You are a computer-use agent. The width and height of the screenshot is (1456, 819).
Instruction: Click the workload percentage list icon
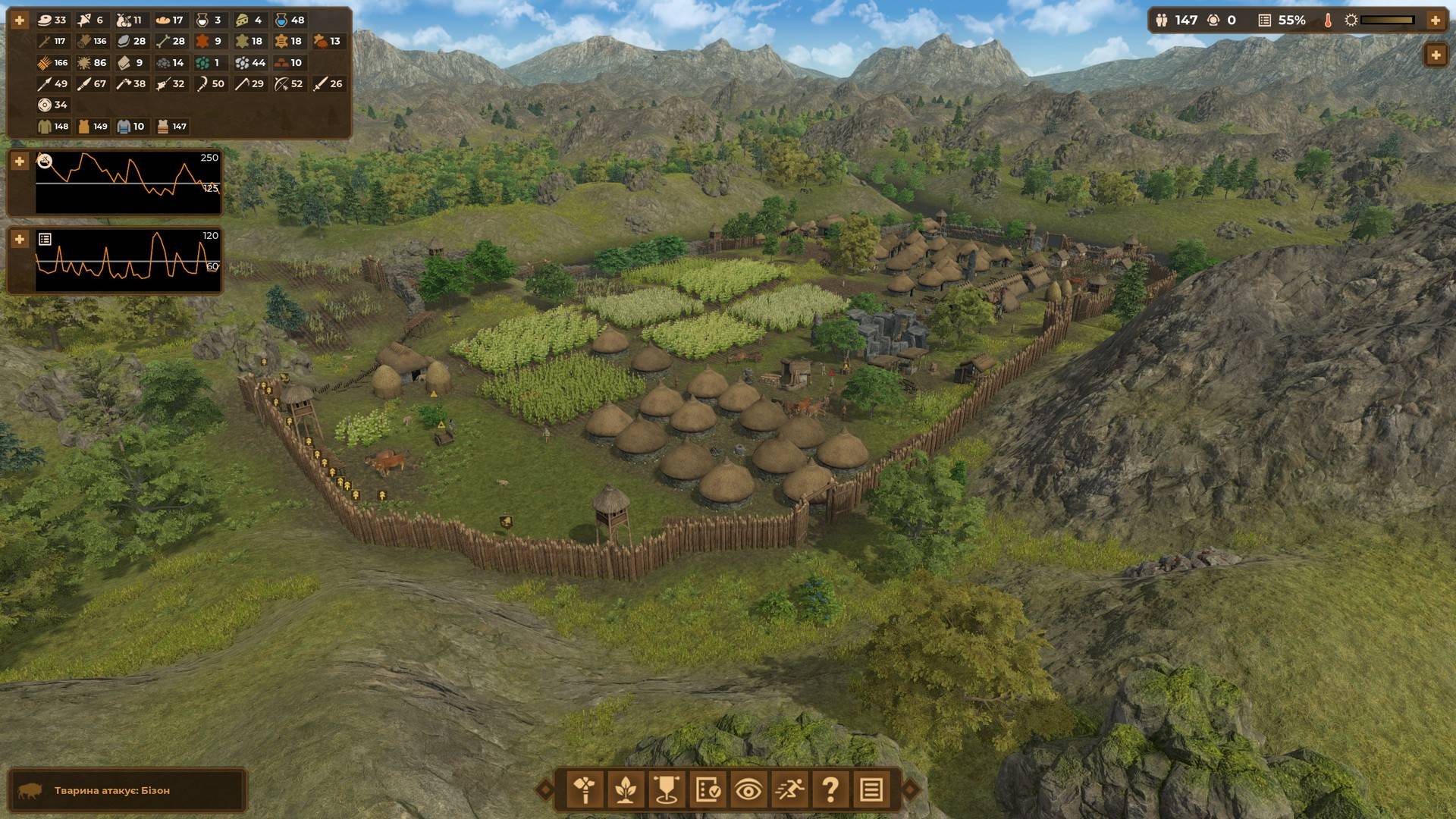click(1264, 20)
